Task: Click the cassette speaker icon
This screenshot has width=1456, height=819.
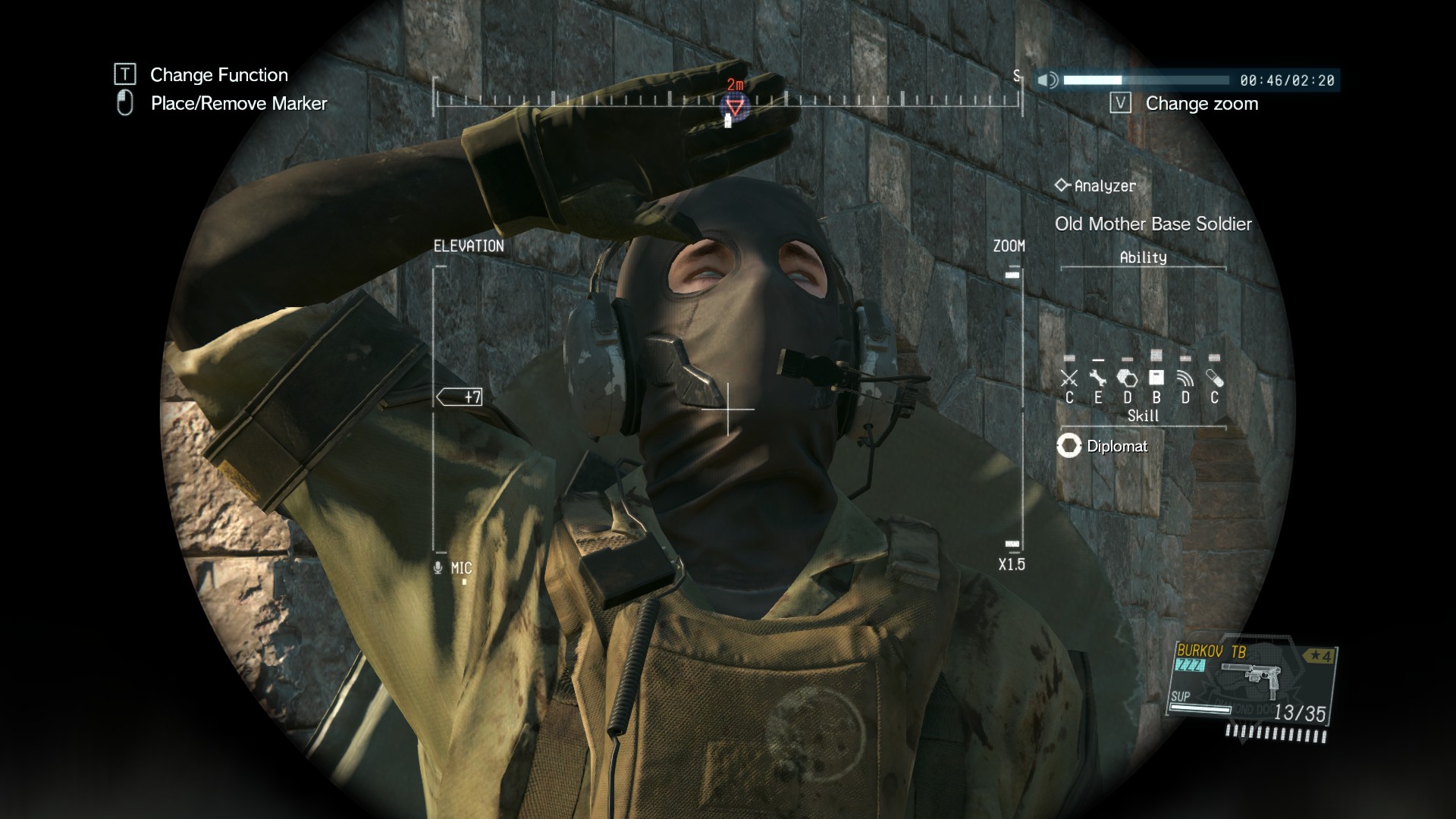Action: coord(1047,80)
